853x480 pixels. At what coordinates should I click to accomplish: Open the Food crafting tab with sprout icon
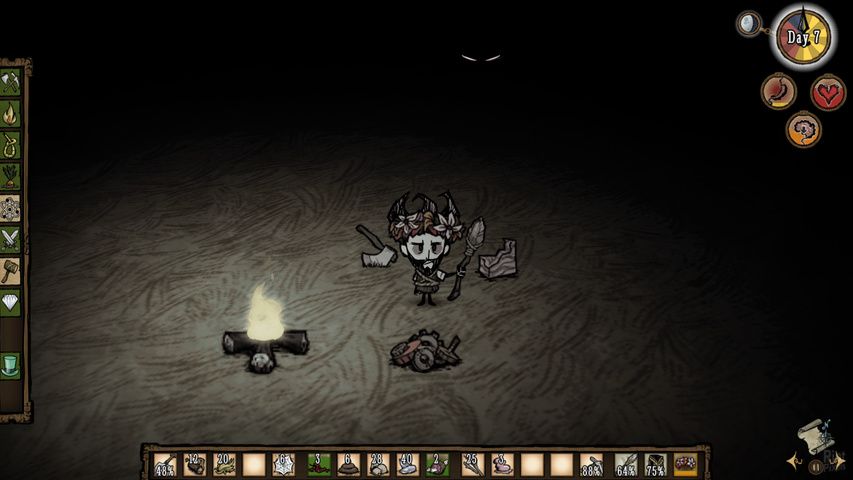[11, 176]
